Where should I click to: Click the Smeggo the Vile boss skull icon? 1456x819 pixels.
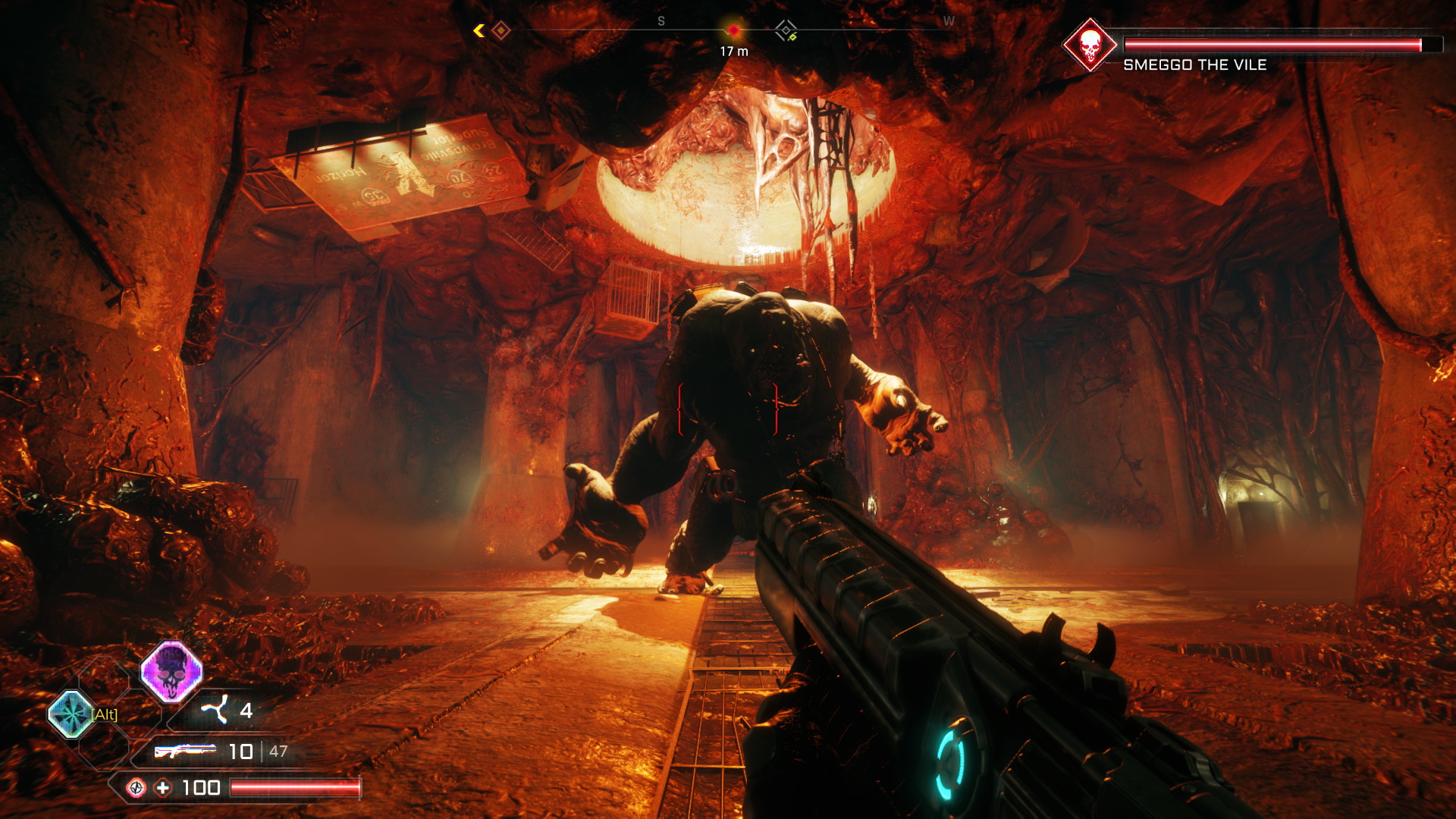[x=1090, y=45]
